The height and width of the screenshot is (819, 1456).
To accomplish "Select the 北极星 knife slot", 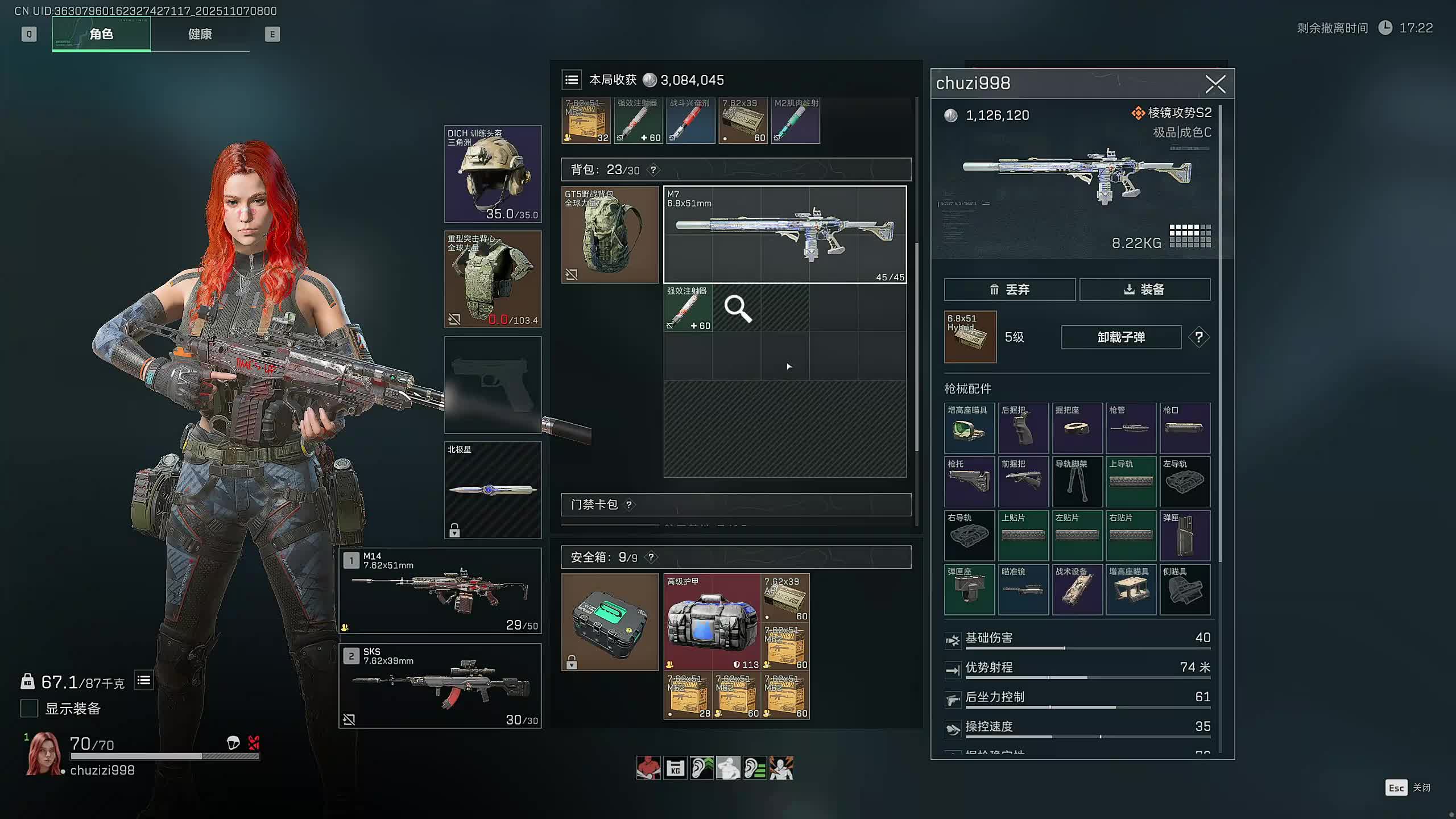I will click(x=493, y=490).
